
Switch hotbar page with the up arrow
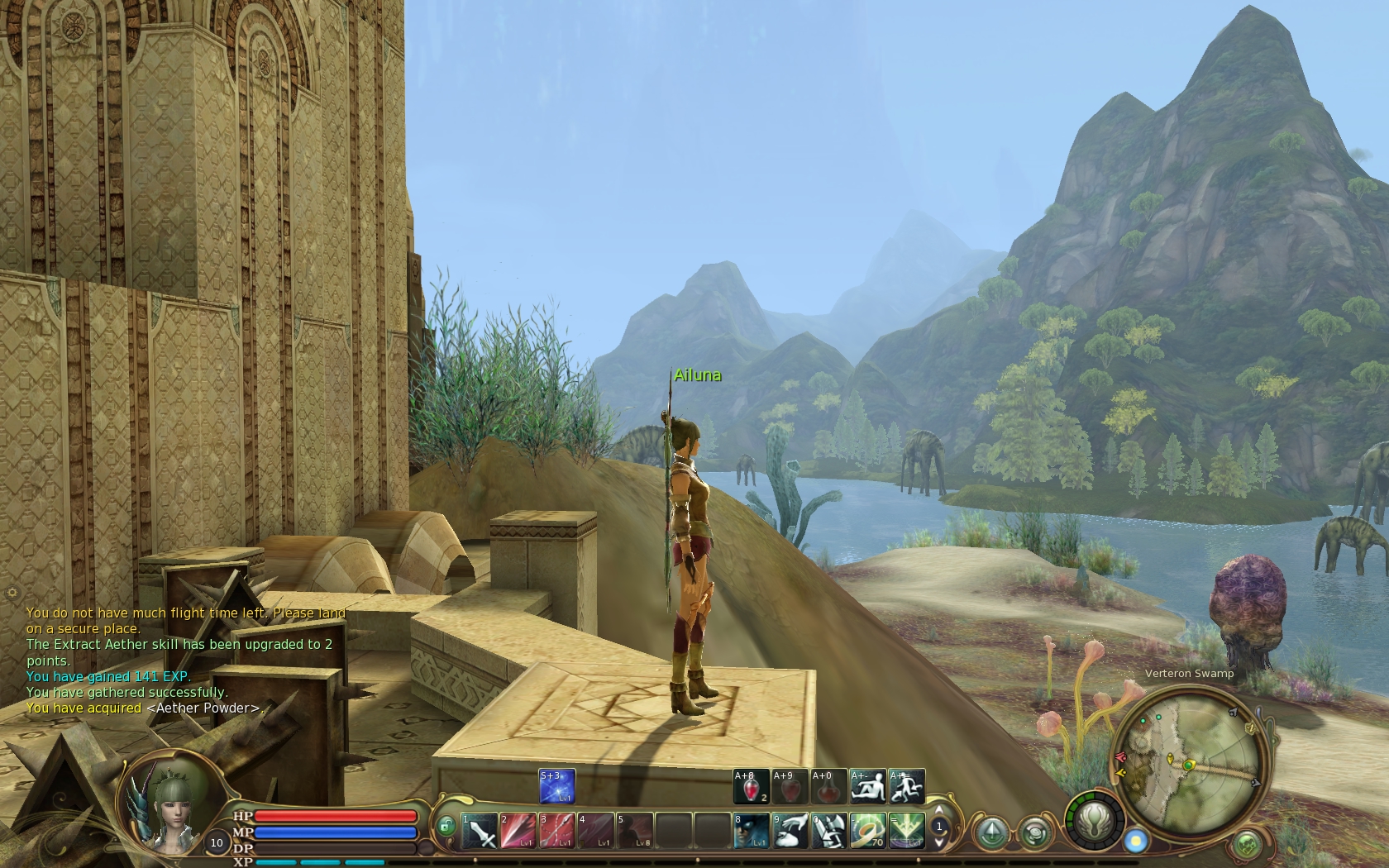click(938, 811)
